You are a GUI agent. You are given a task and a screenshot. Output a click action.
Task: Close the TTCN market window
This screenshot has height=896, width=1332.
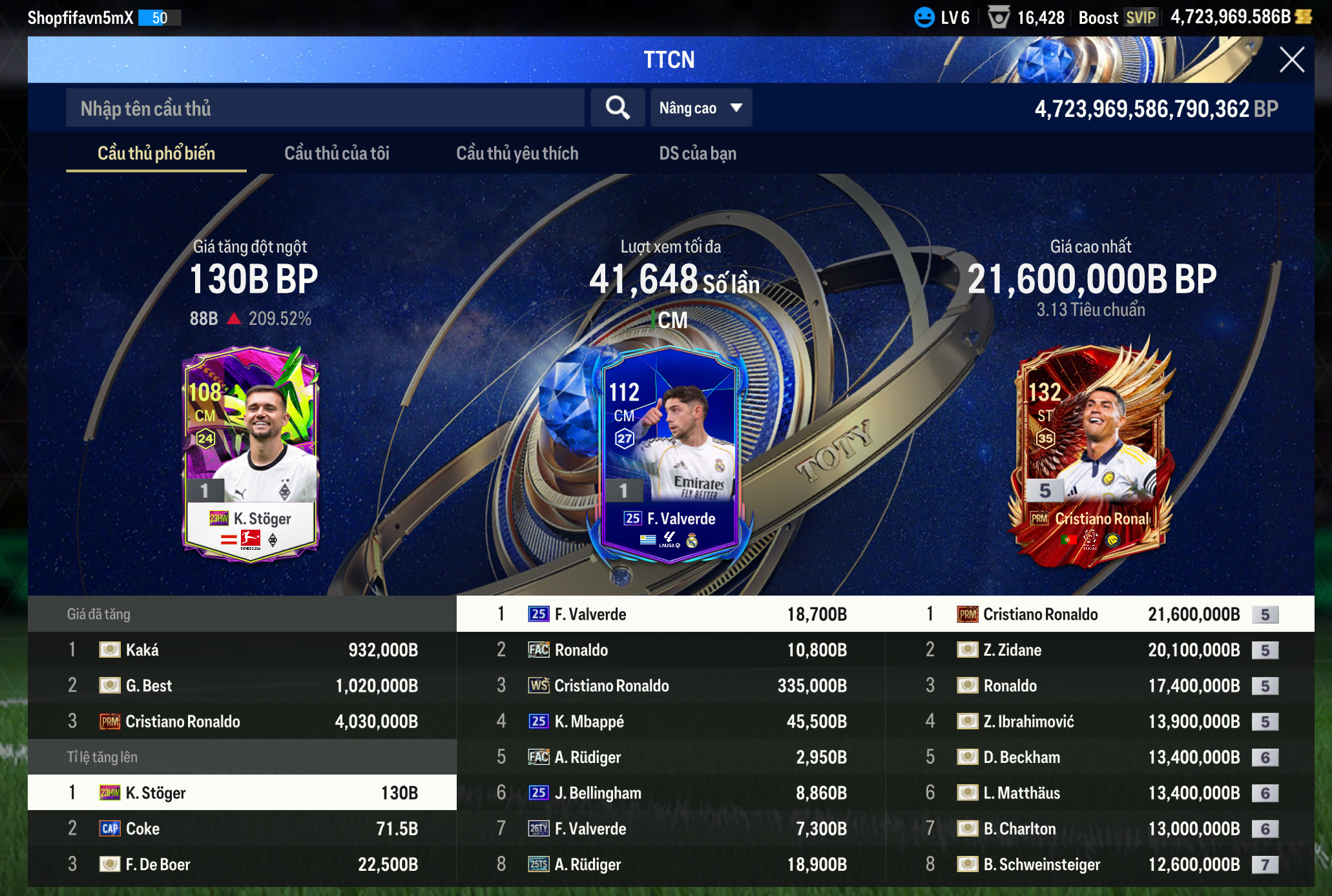tap(1291, 60)
